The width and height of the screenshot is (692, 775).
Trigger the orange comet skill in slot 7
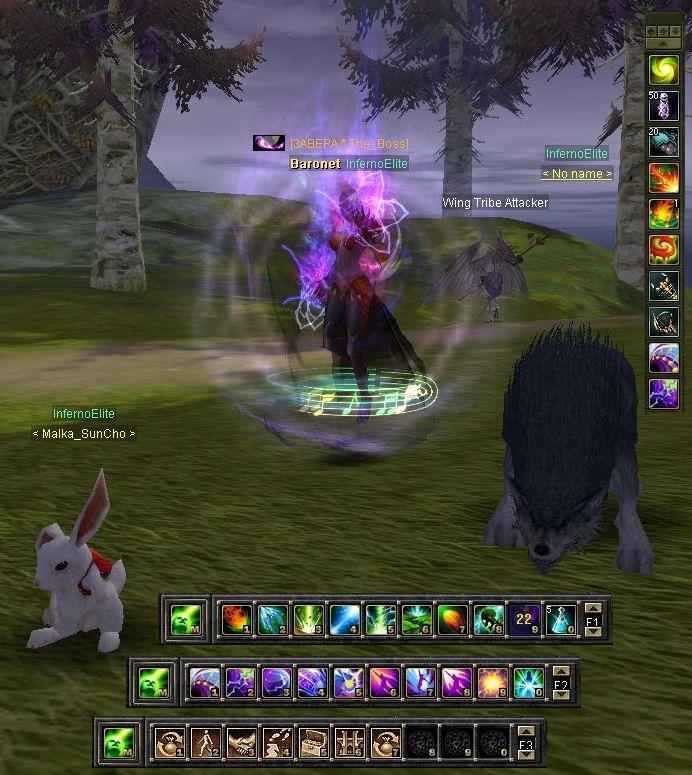click(452, 620)
